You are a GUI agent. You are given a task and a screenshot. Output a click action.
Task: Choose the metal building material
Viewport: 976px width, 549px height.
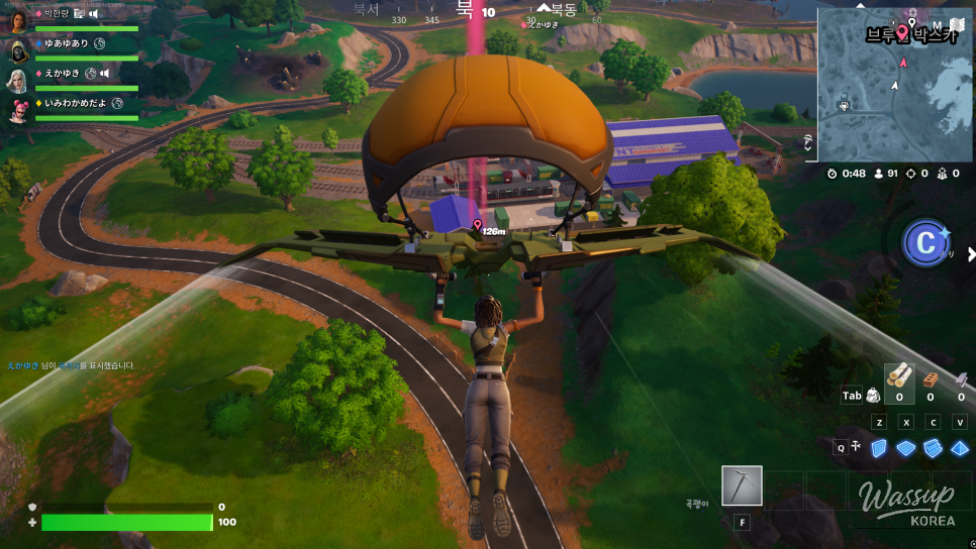(x=961, y=379)
